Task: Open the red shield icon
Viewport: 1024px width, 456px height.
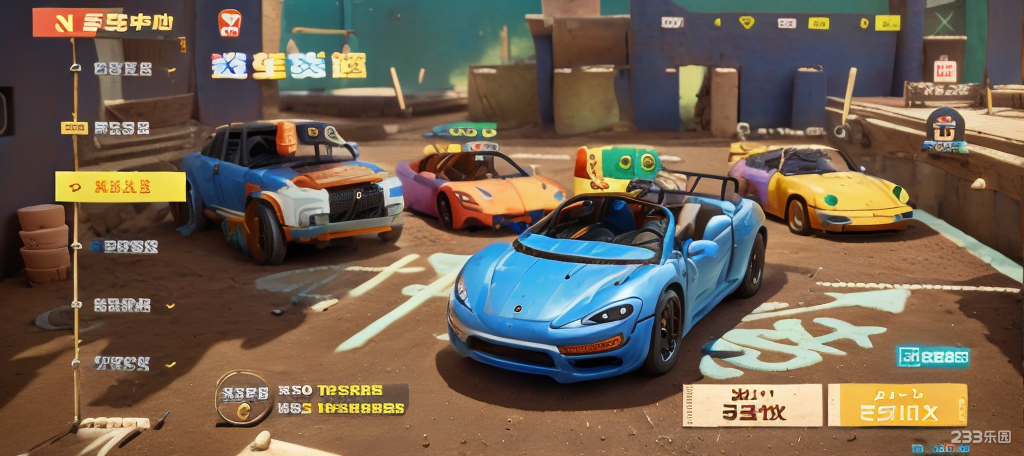Action: 230,23
